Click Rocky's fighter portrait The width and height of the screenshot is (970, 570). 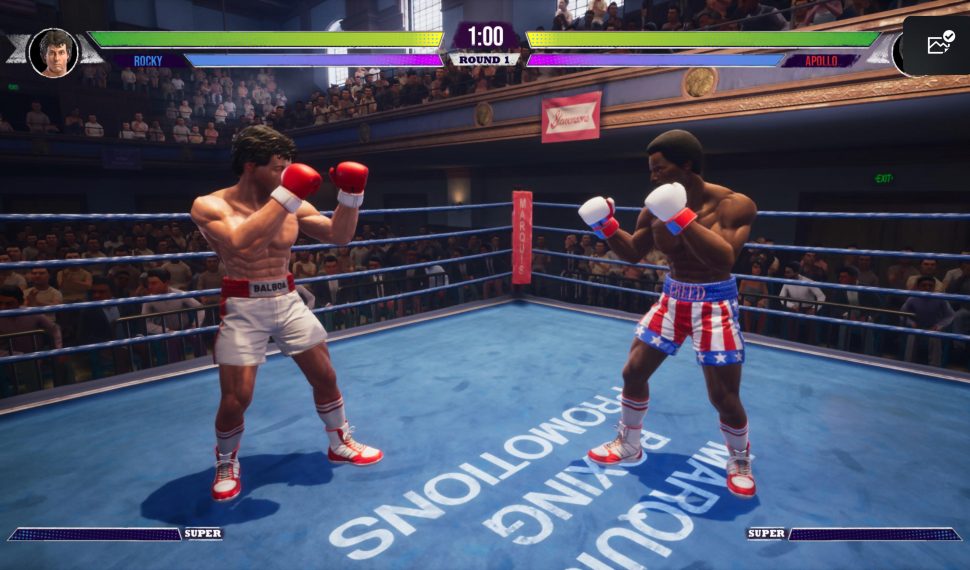pyautogui.click(x=52, y=52)
